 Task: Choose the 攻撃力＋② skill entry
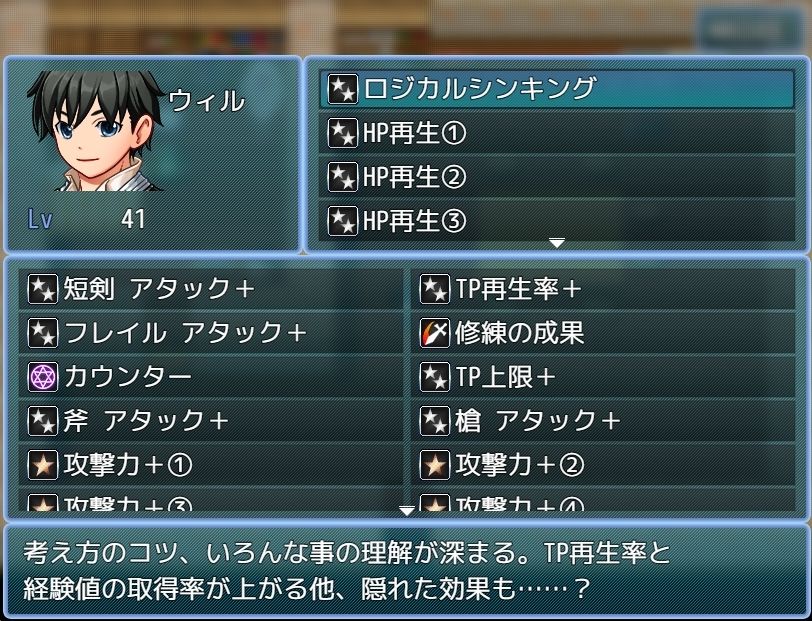[x=603, y=465]
